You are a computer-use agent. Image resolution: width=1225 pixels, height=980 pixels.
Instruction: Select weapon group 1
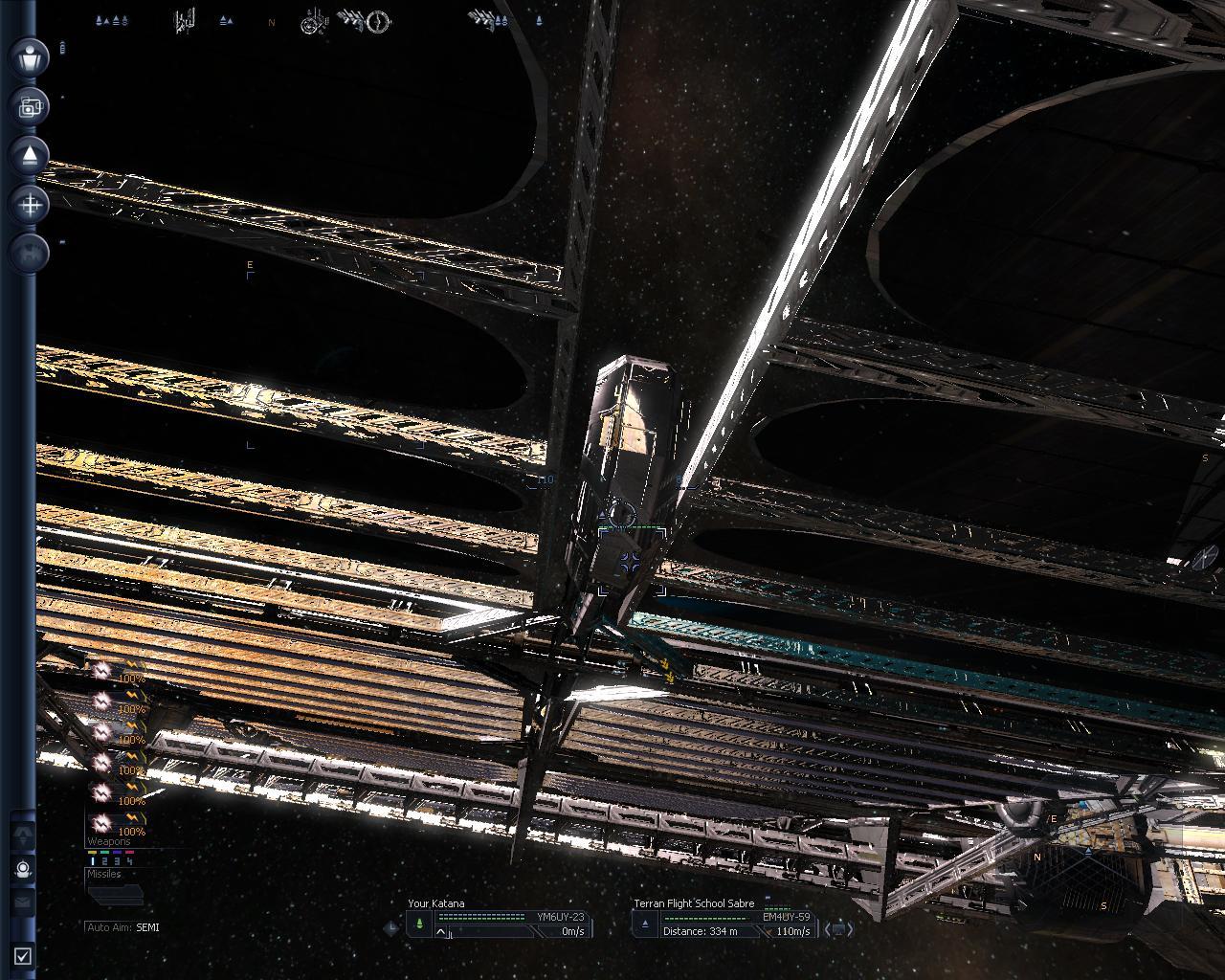click(93, 861)
